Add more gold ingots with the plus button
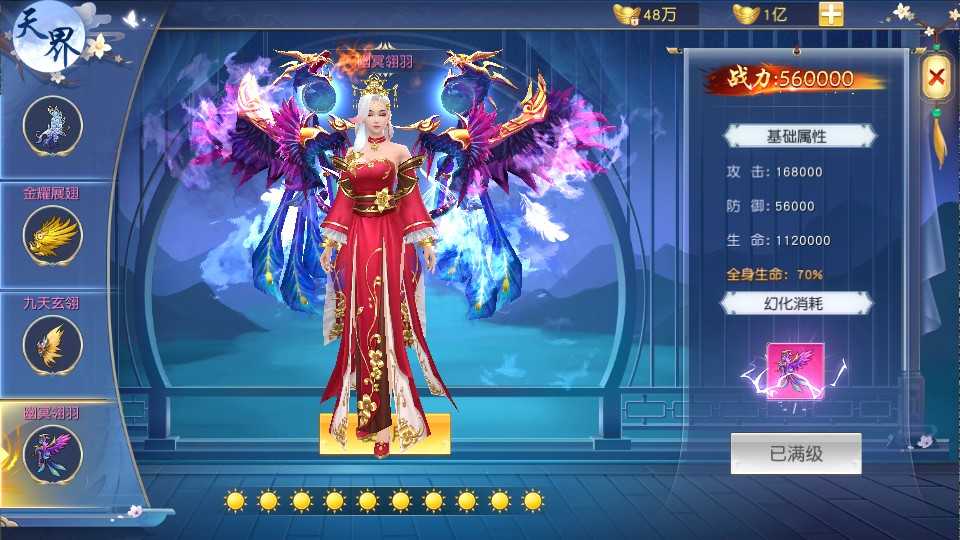 (x=831, y=14)
